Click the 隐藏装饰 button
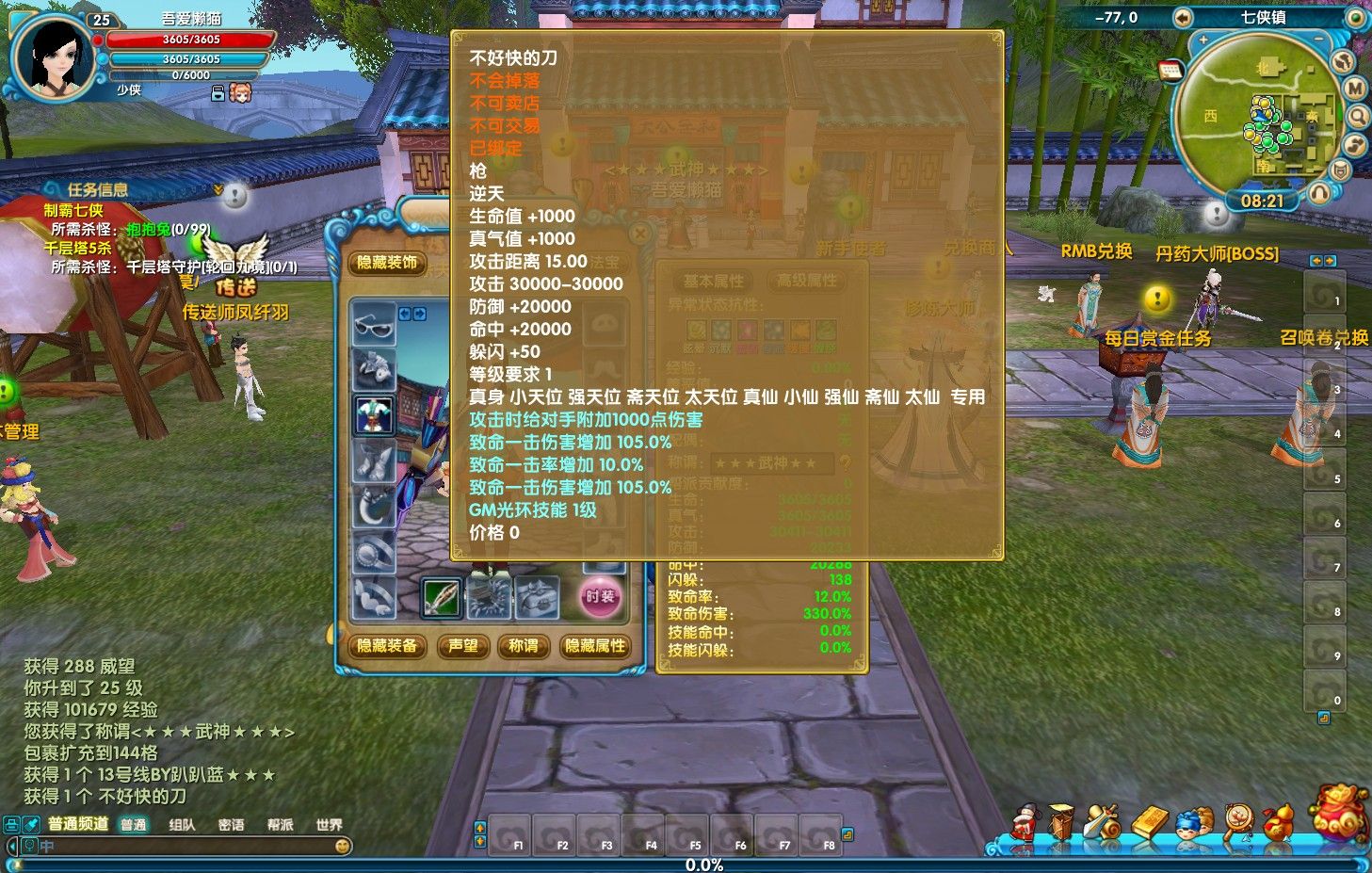This screenshot has width=1372, height=873. (x=386, y=263)
